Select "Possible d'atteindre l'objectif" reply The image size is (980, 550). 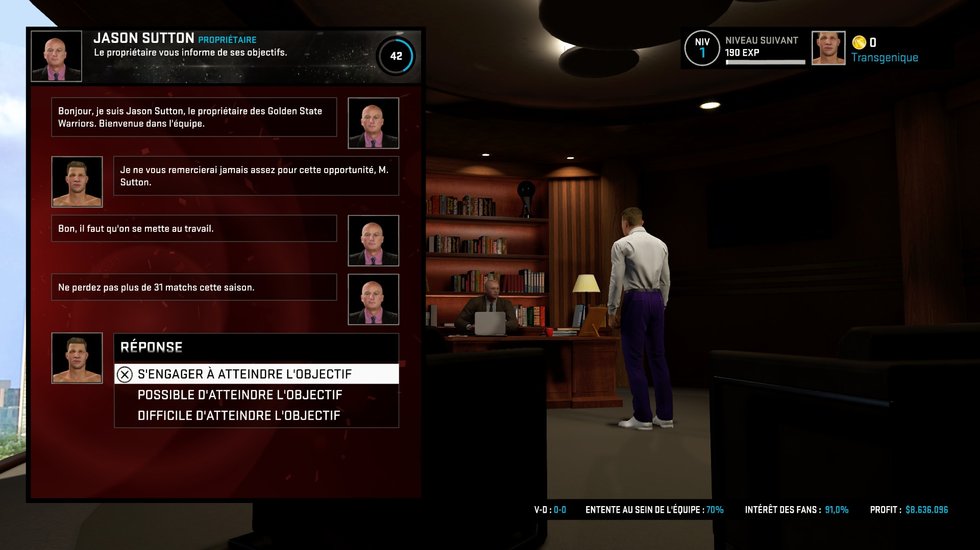click(x=239, y=395)
